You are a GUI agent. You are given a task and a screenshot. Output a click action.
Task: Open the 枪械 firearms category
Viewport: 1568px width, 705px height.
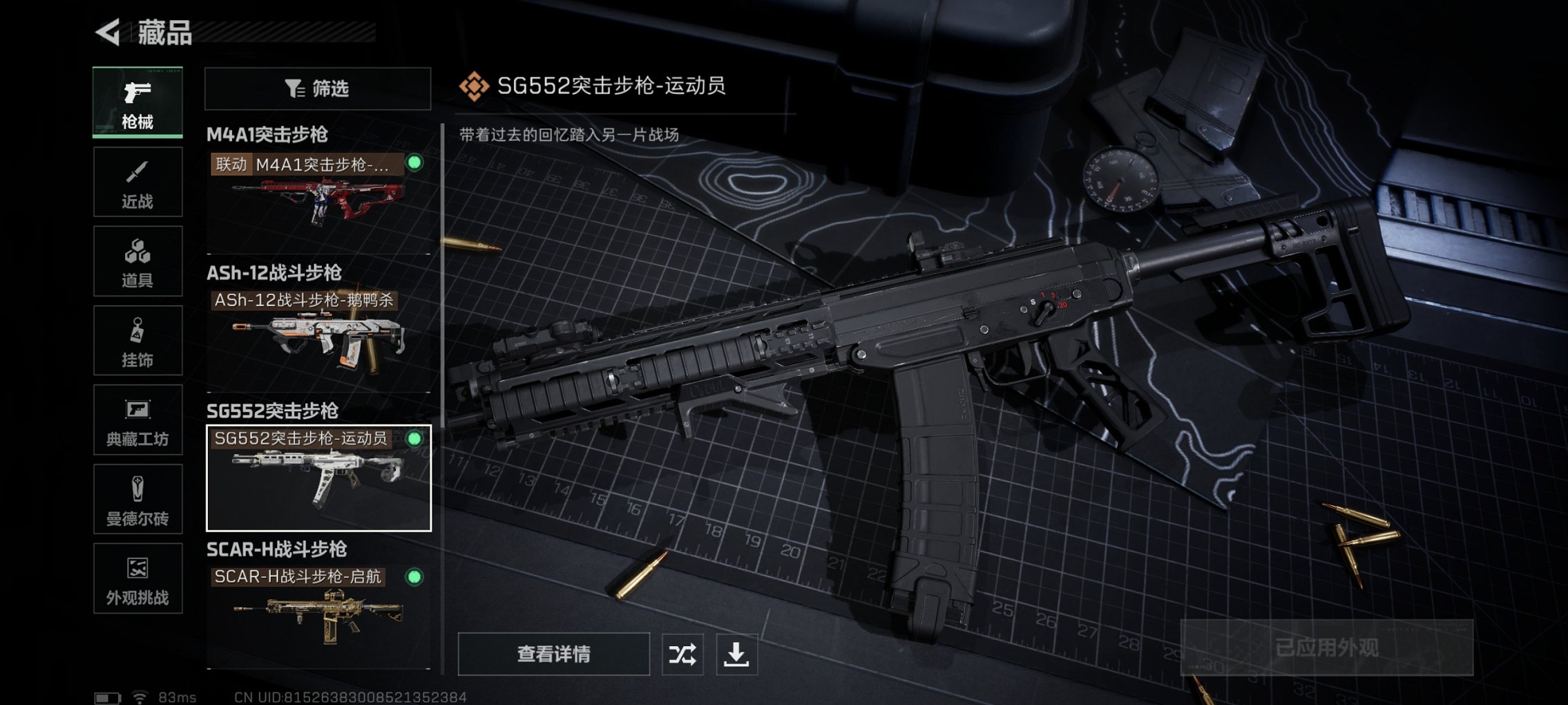click(x=137, y=102)
